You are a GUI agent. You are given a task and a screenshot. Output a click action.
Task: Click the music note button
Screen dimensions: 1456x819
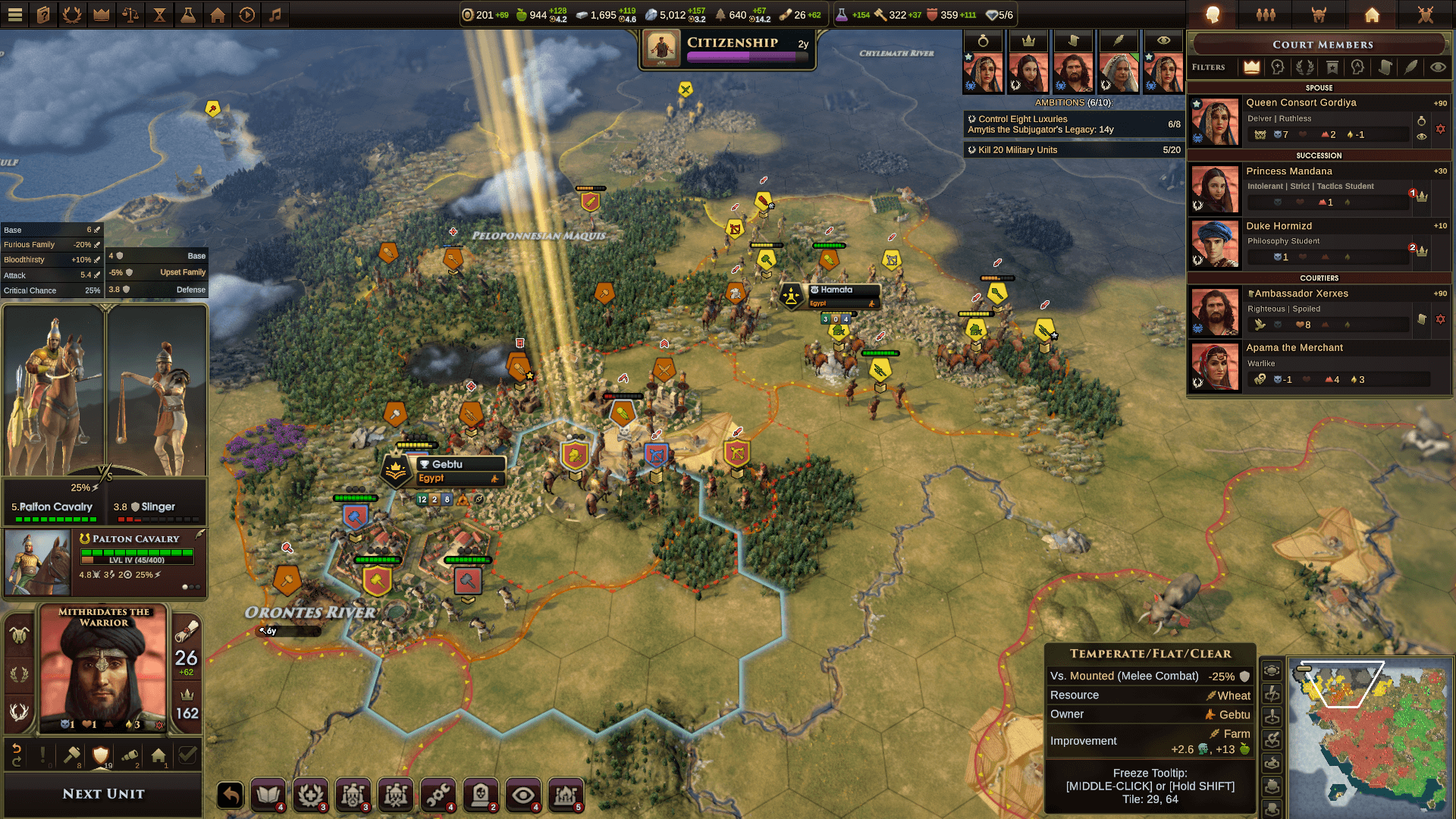pyautogui.click(x=275, y=14)
